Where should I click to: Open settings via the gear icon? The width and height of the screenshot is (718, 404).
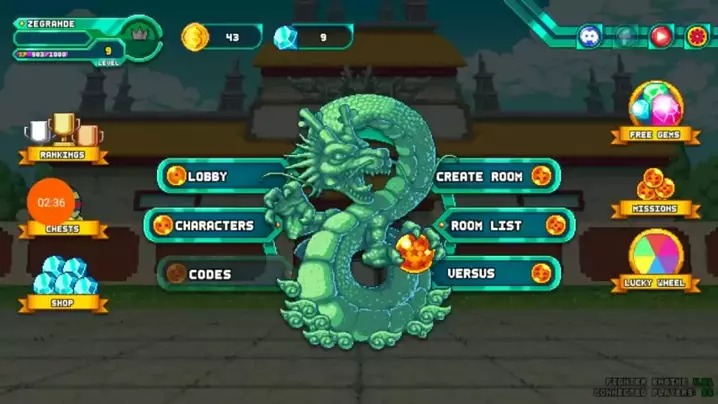696,37
